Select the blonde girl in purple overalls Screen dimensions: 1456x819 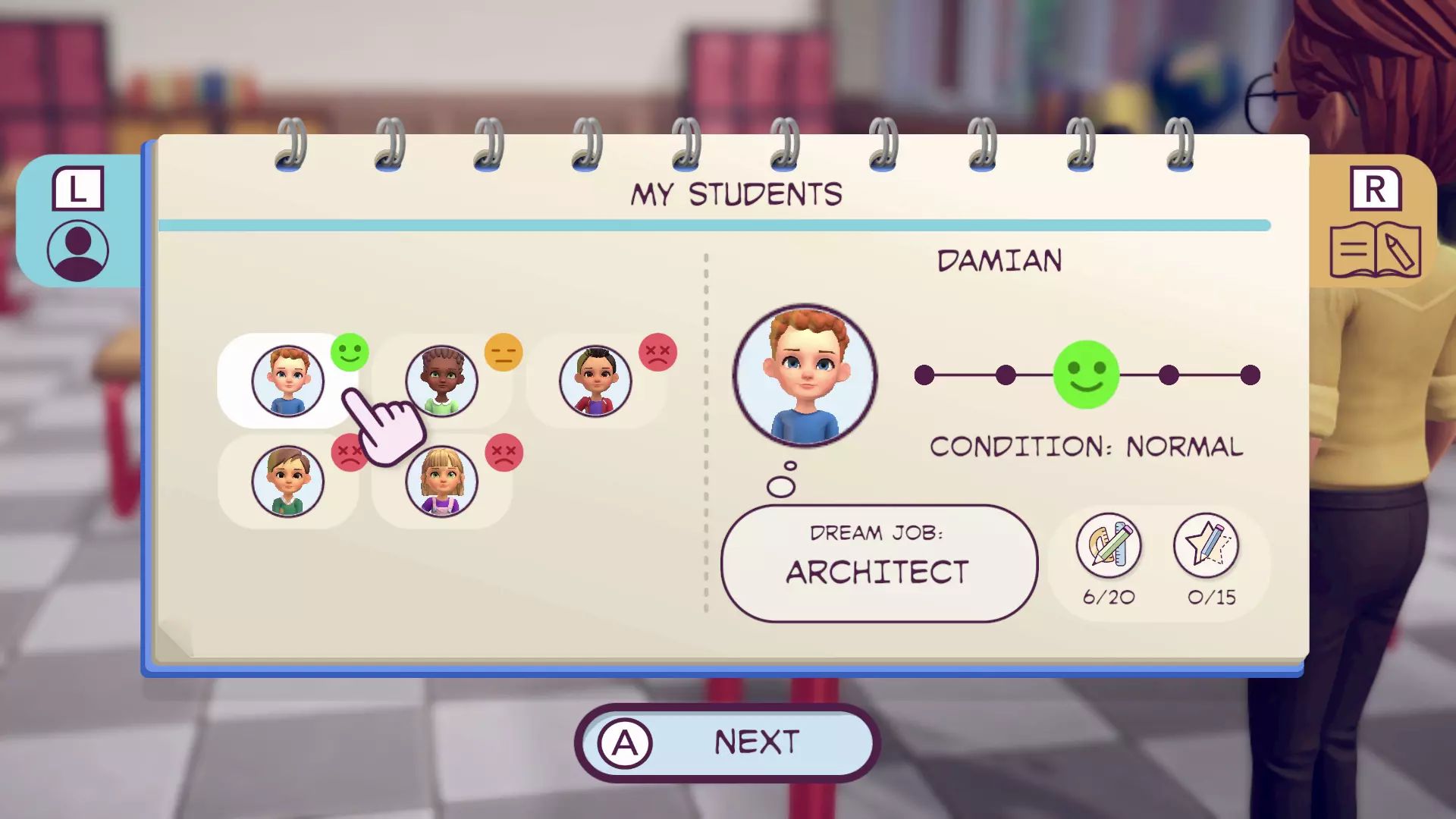tap(441, 481)
